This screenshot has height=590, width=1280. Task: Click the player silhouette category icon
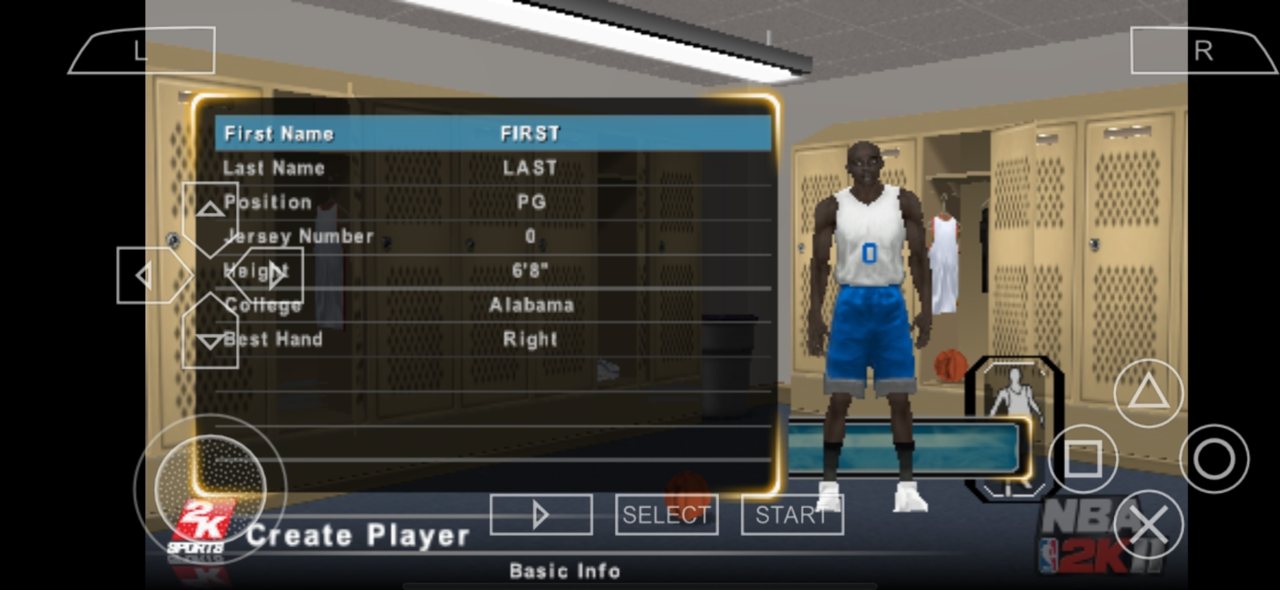point(1014,391)
